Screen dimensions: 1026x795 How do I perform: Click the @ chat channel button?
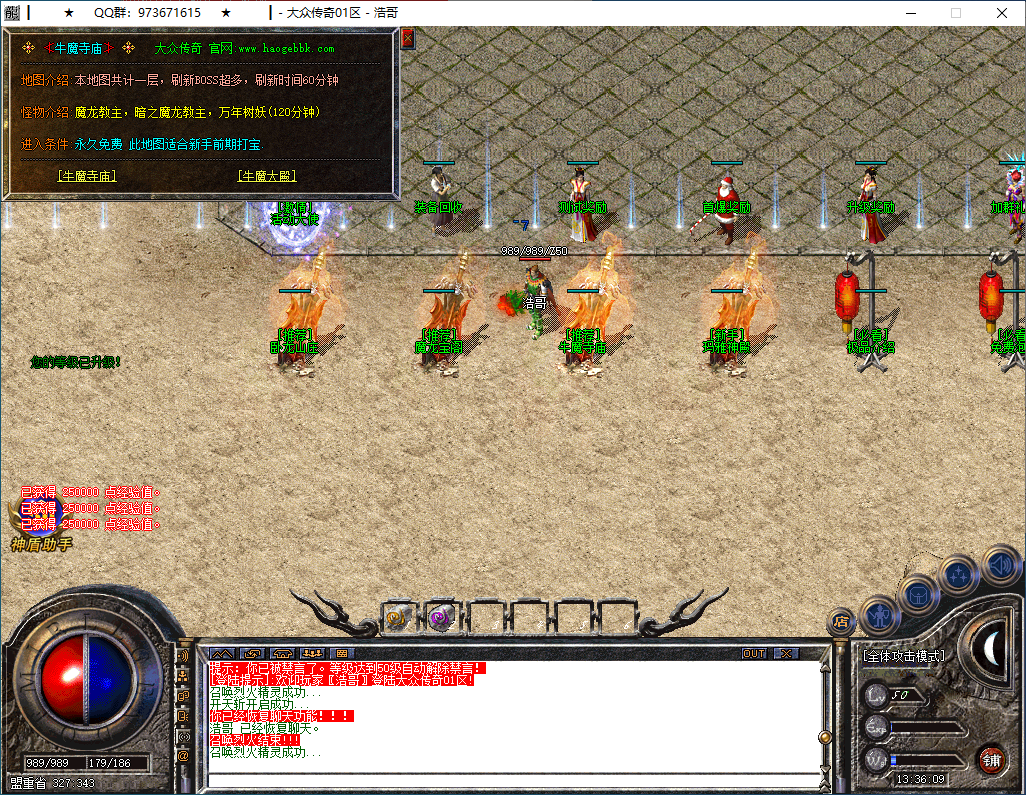183,756
